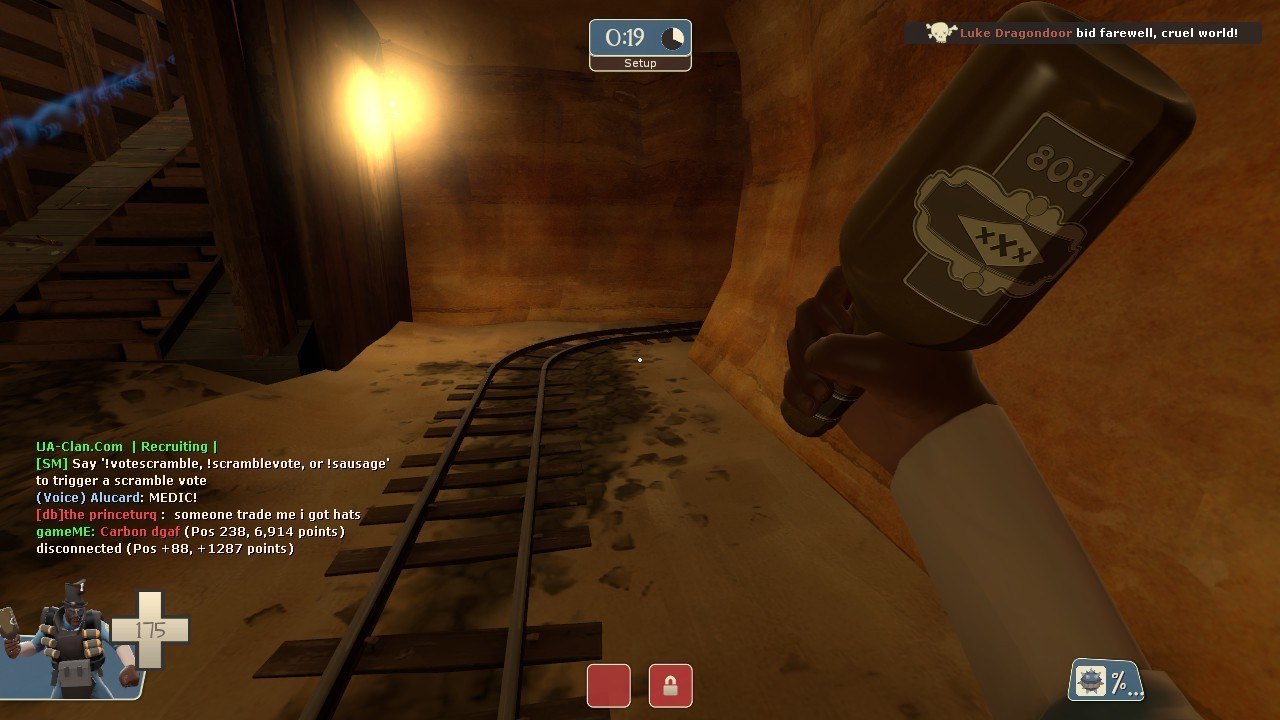Click the Demoman class portrait

[x=72, y=640]
